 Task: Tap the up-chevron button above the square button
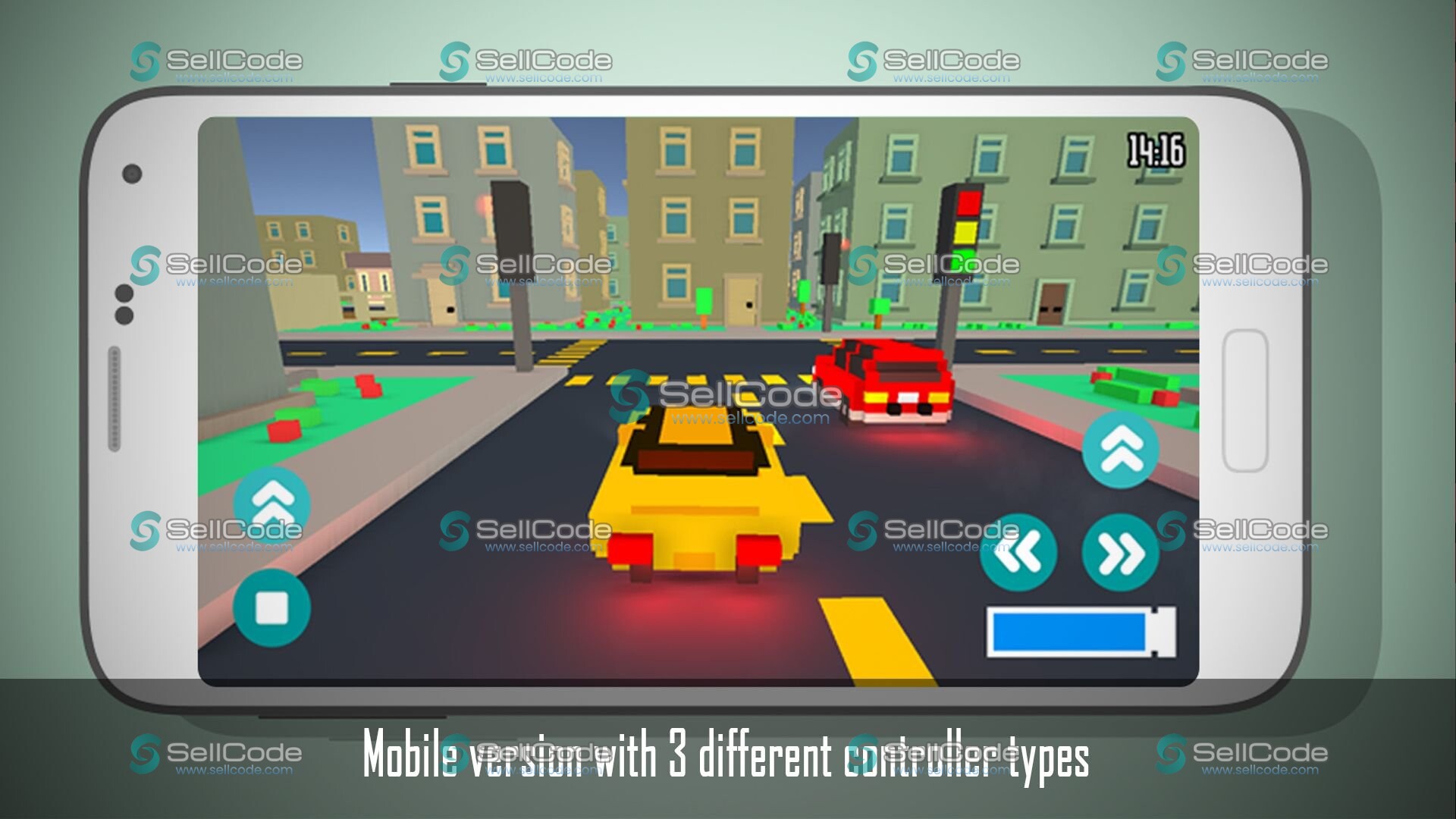point(271,501)
